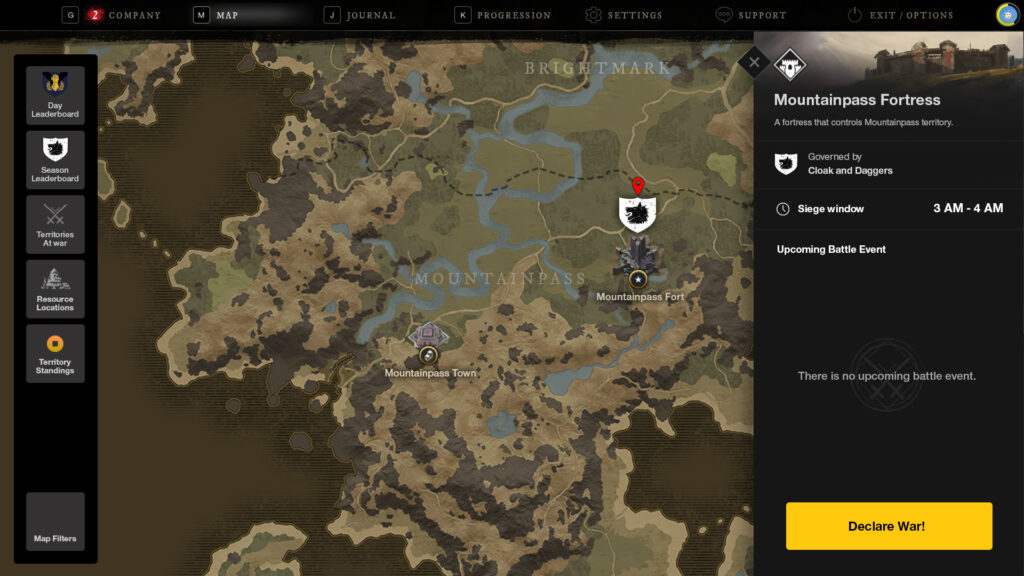Viewport: 1024px width, 576px height.
Task: Select Exit / Options
Action: [x=910, y=15]
